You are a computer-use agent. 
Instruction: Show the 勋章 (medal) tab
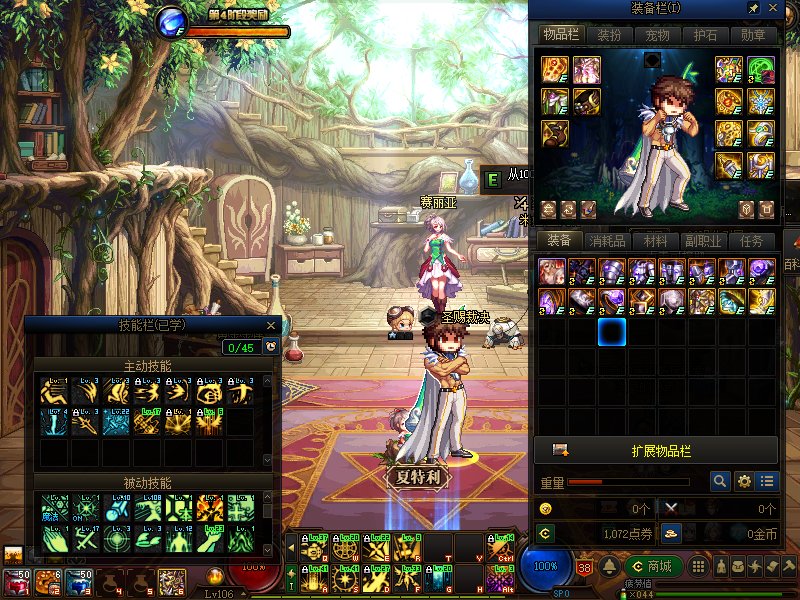coord(753,34)
